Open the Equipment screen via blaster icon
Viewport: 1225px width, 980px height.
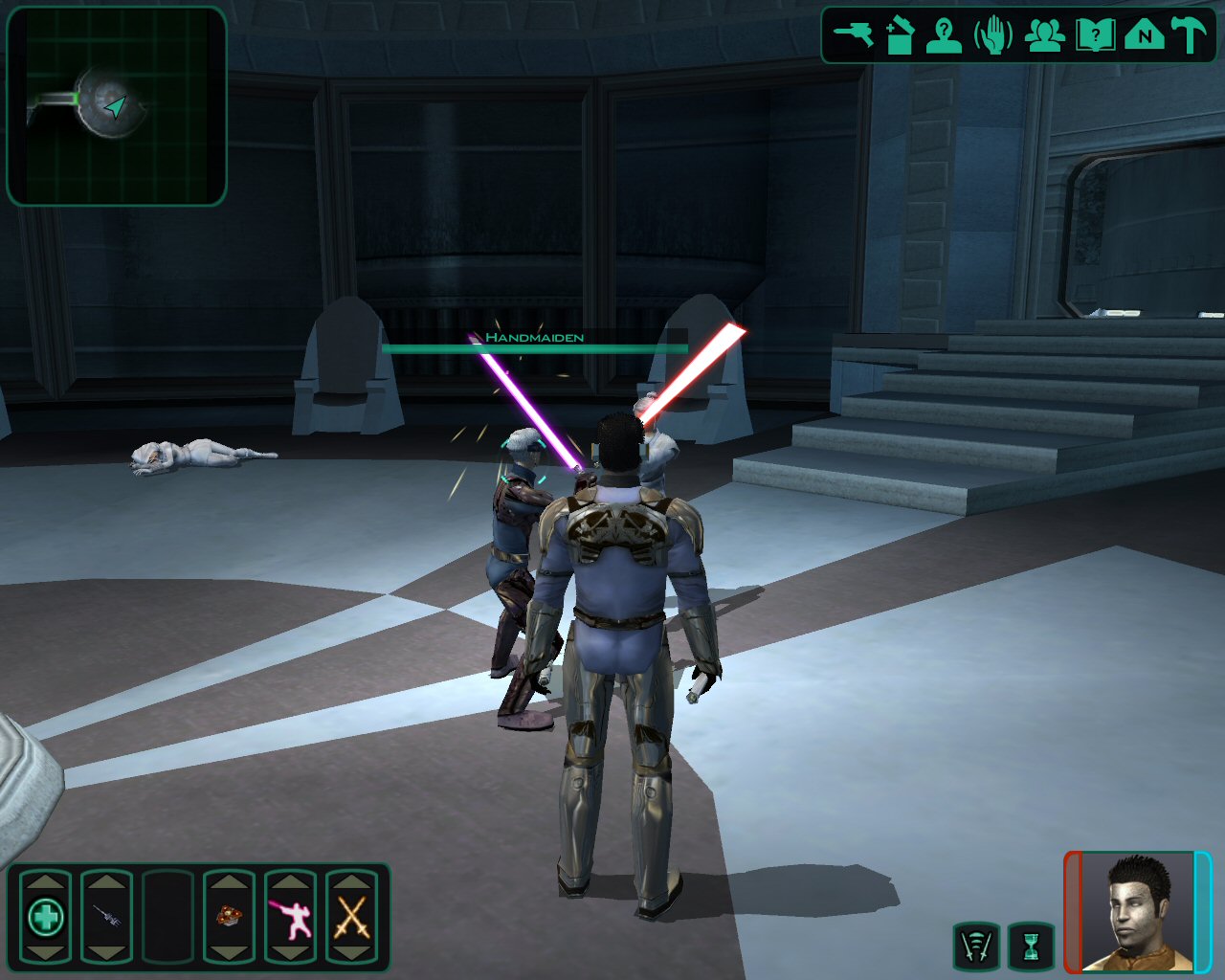(x=853, y=36)
